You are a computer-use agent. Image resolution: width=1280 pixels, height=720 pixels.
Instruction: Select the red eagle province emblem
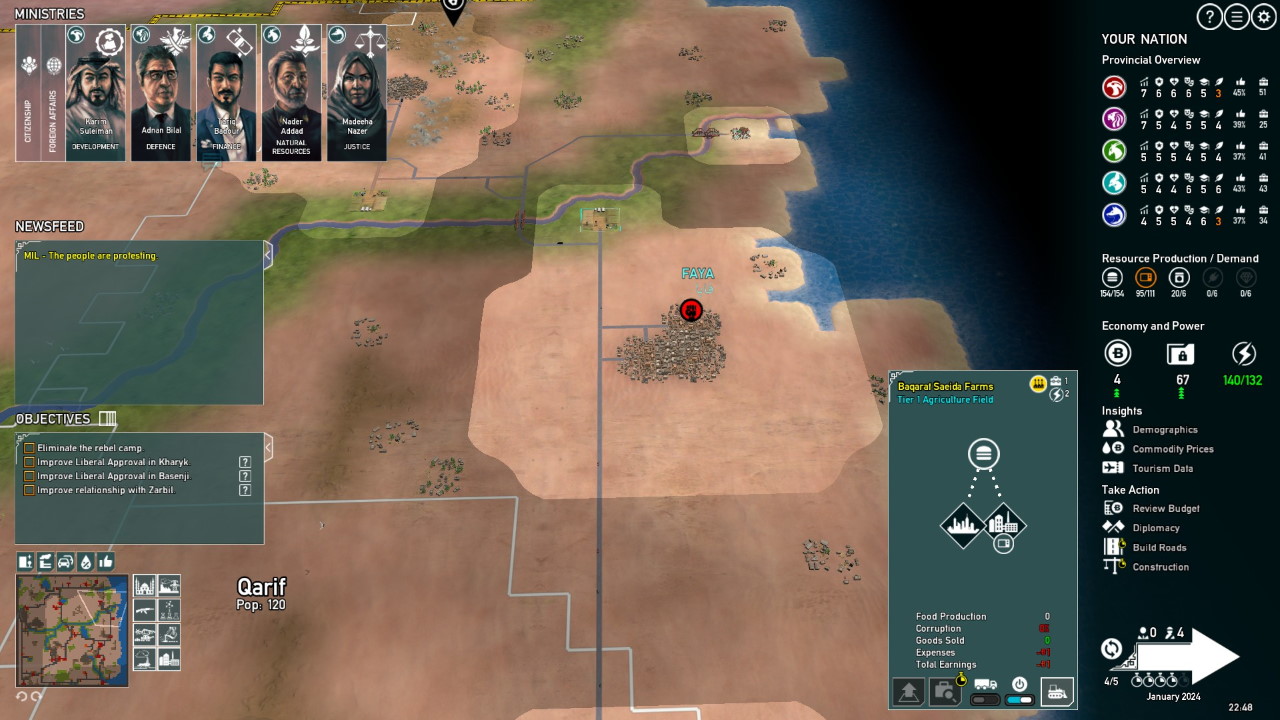point(1114,87)
